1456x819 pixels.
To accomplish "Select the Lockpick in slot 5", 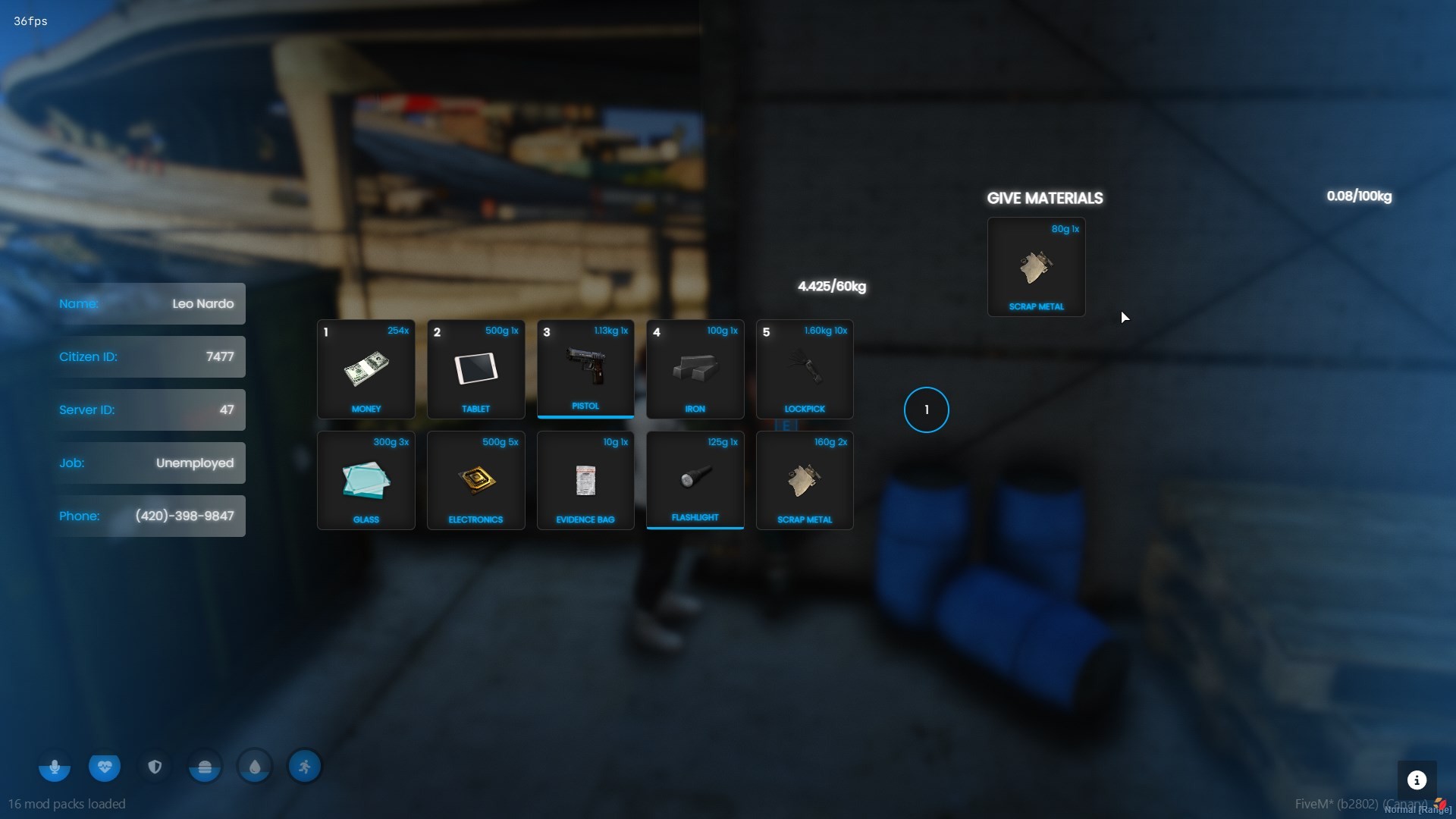I will (x=804, y=369).
